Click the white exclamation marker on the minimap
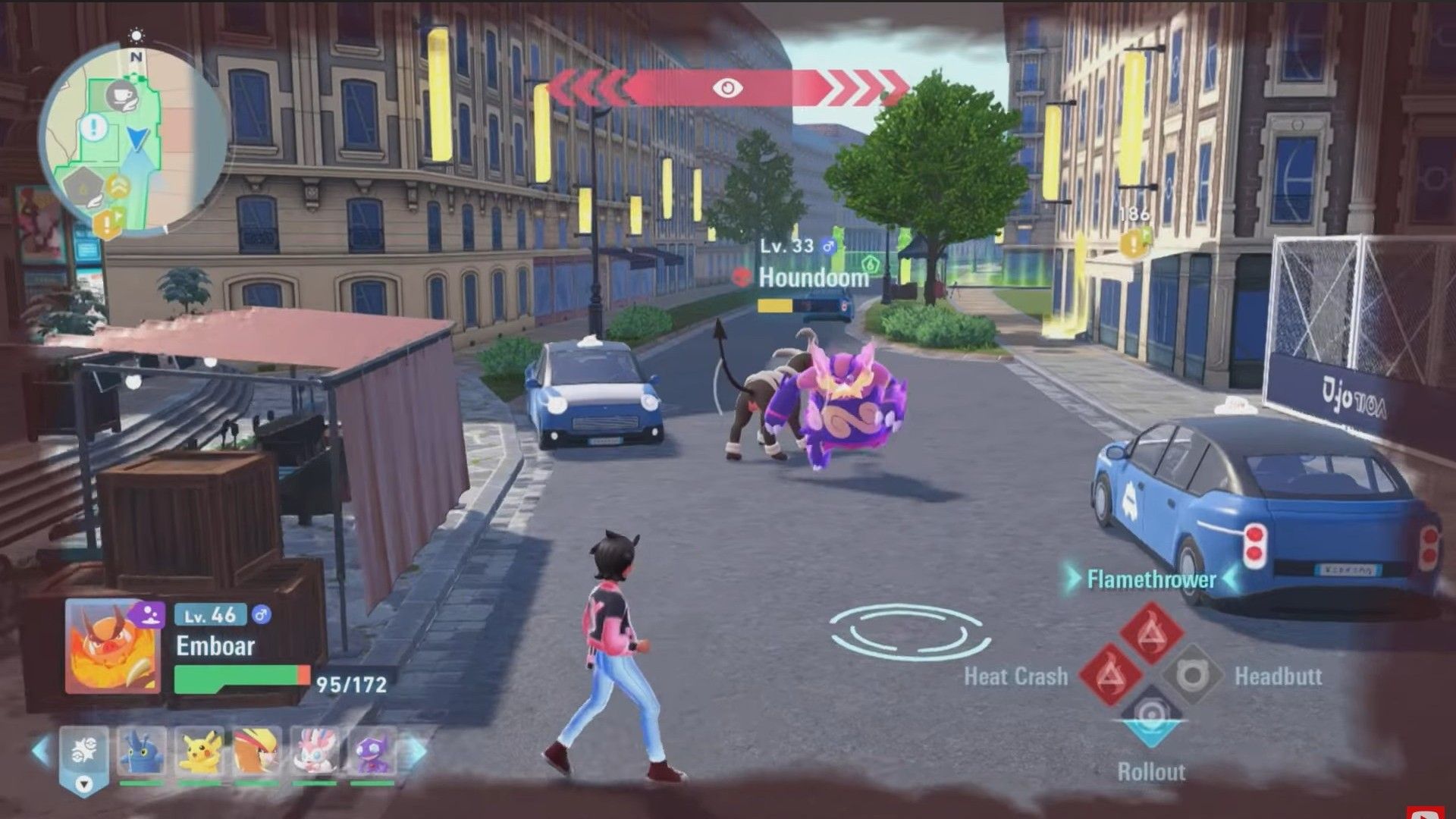 (93, 127)
